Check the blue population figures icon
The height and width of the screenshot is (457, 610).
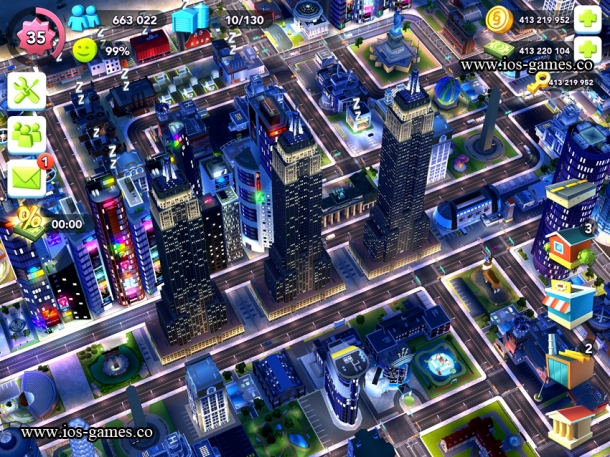click(86, 19)
